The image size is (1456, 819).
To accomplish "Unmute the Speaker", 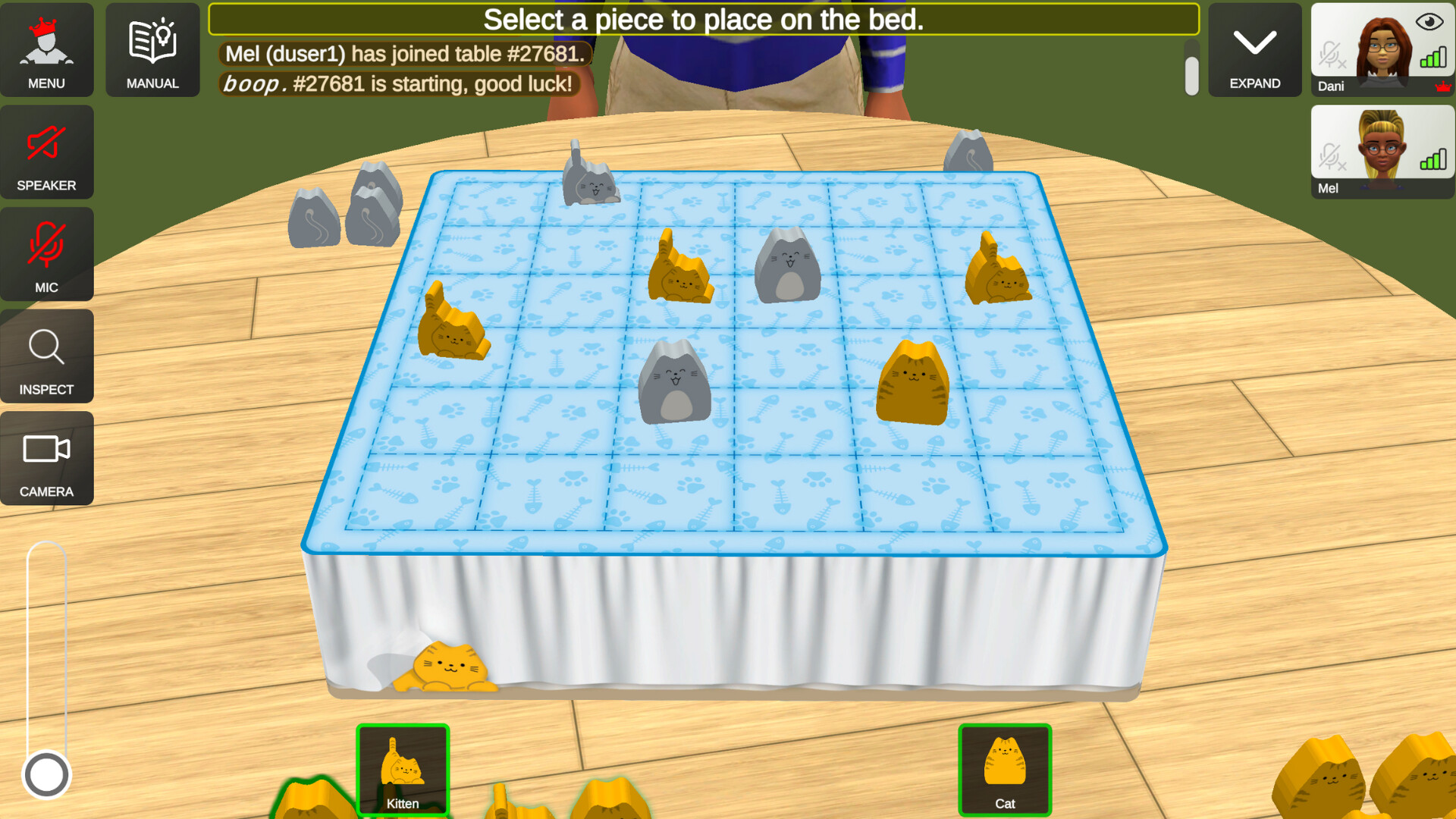I will (x=46, y=152).
